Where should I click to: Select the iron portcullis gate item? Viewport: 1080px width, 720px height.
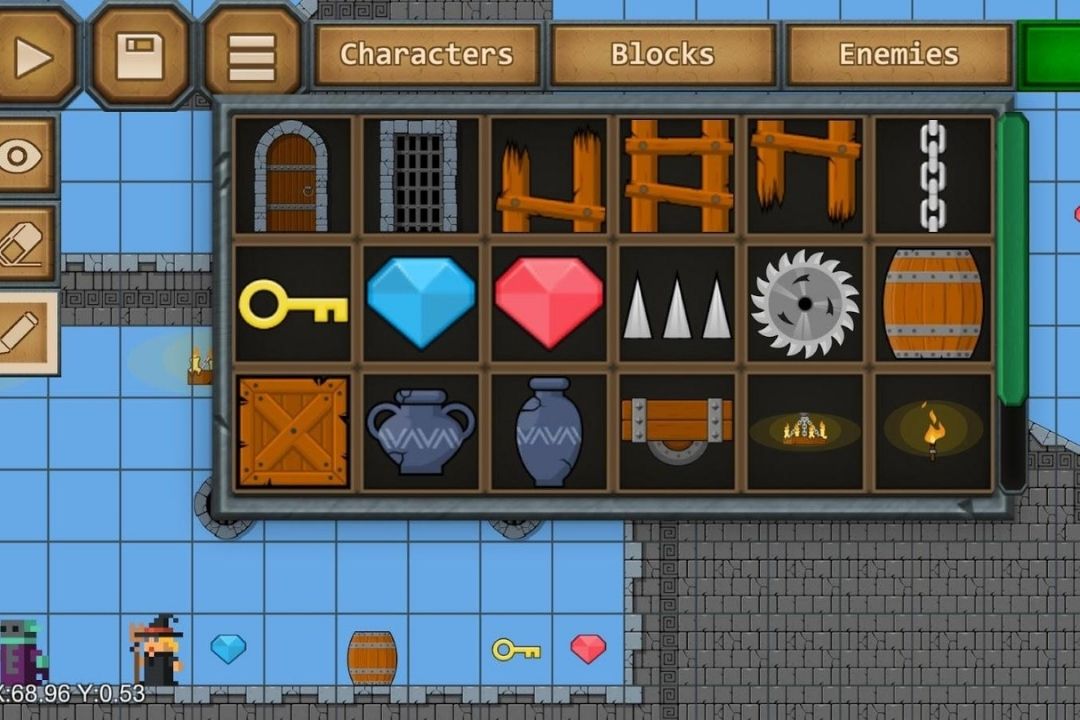click(420, 177)
